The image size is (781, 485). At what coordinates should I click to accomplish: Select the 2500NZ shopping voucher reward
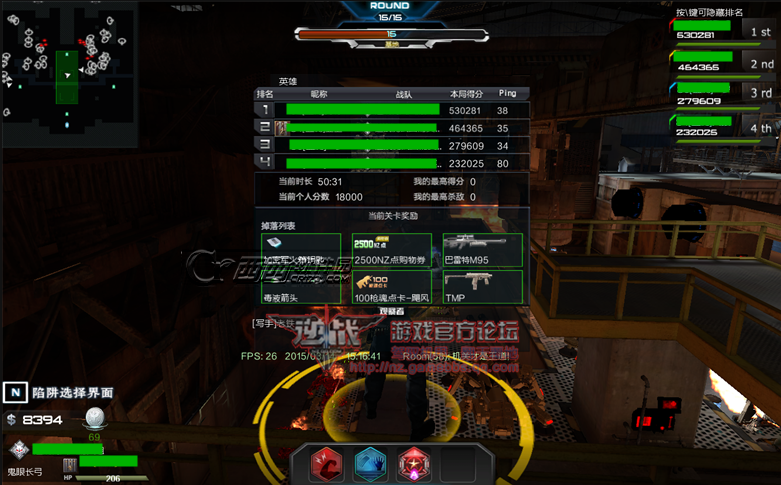[391, 250]
